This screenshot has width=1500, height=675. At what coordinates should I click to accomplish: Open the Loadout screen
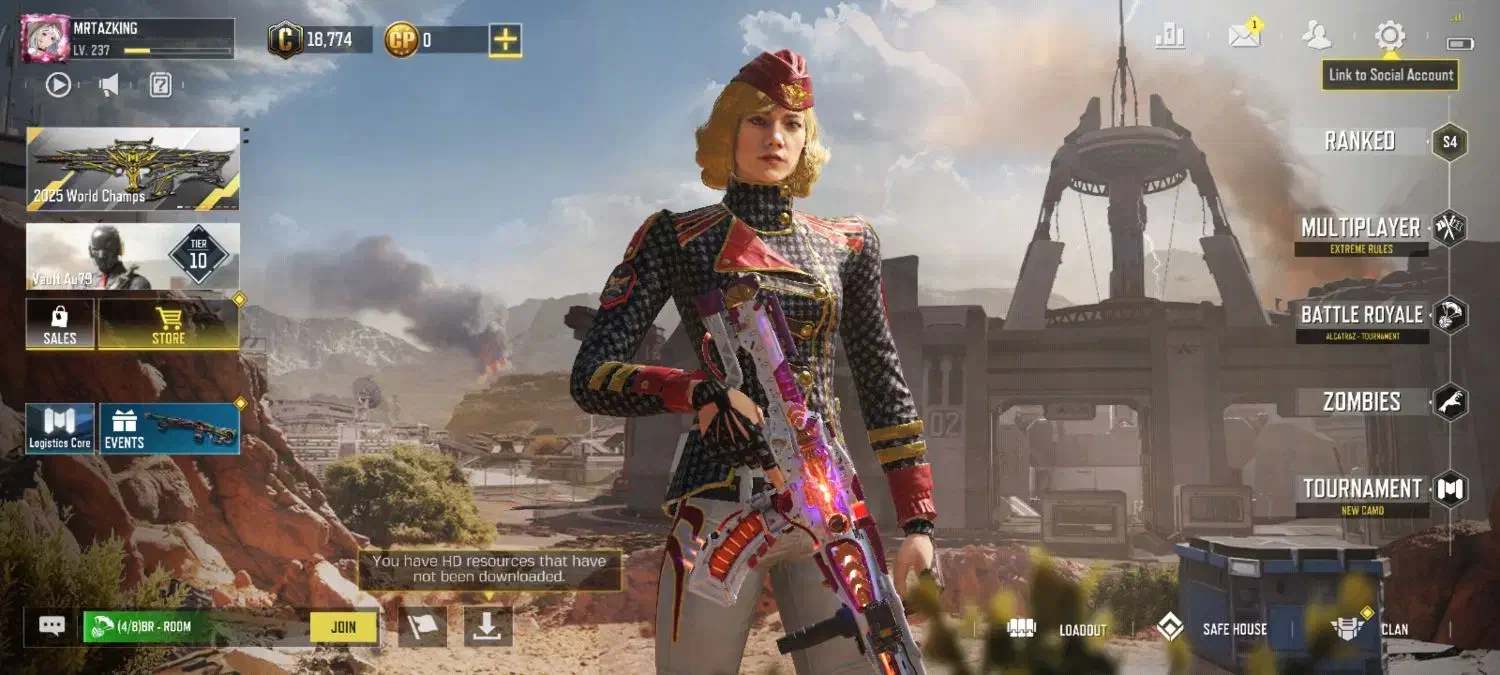[1062, 629]
